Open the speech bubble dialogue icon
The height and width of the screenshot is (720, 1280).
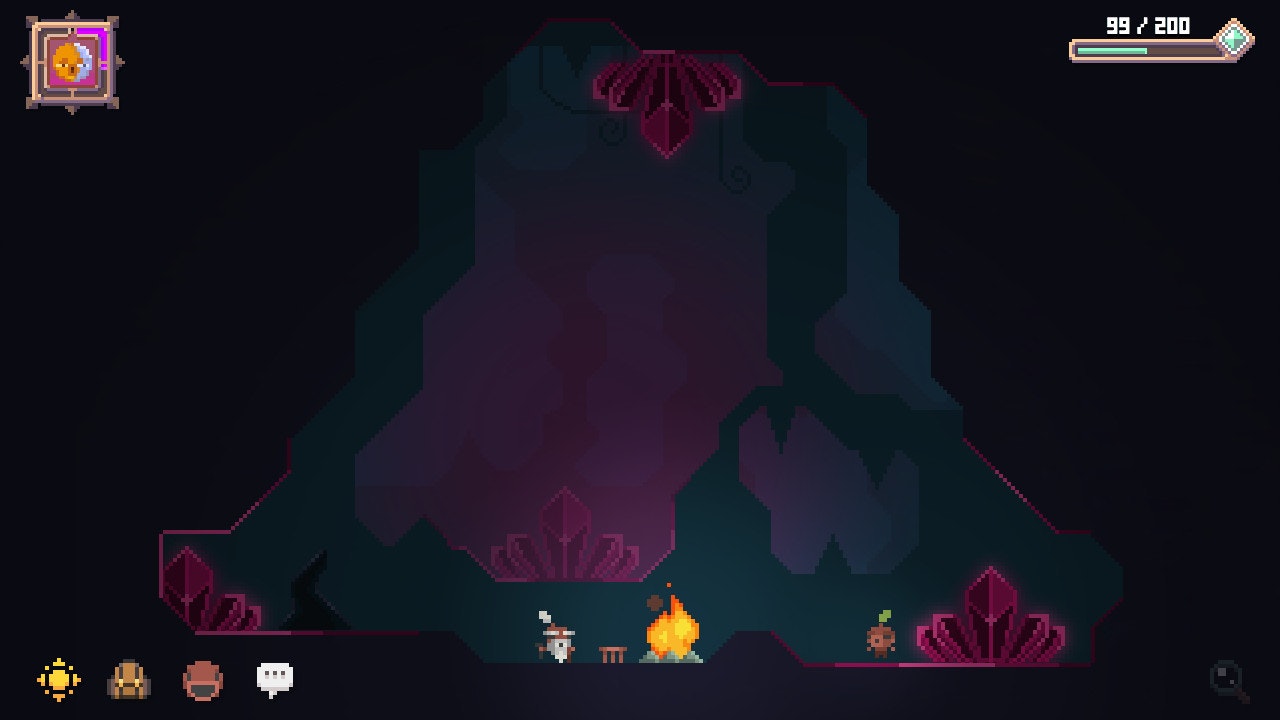tap(275, 679)
